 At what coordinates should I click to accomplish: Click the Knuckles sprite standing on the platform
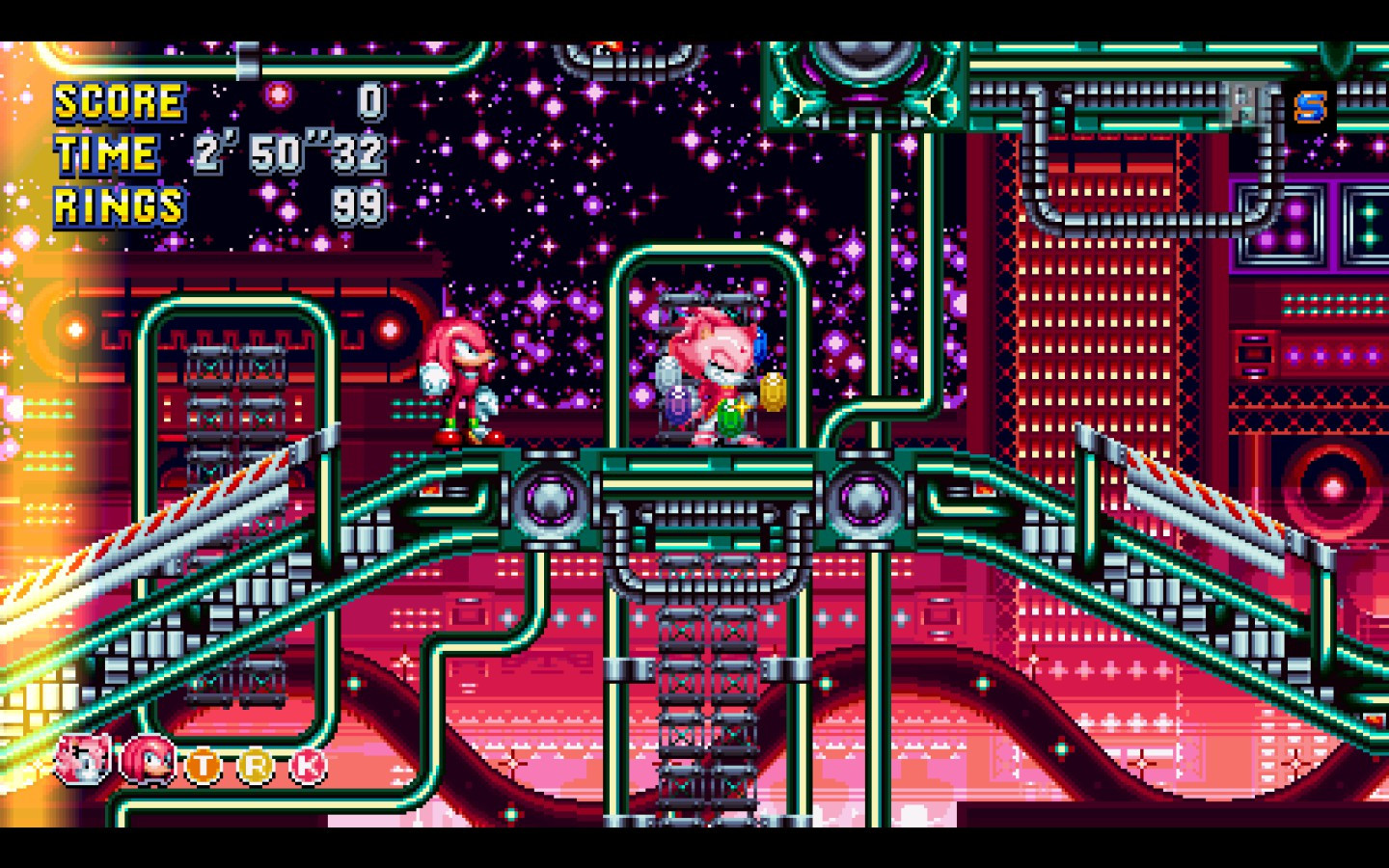pyautogui.click(x=463, y=376)
